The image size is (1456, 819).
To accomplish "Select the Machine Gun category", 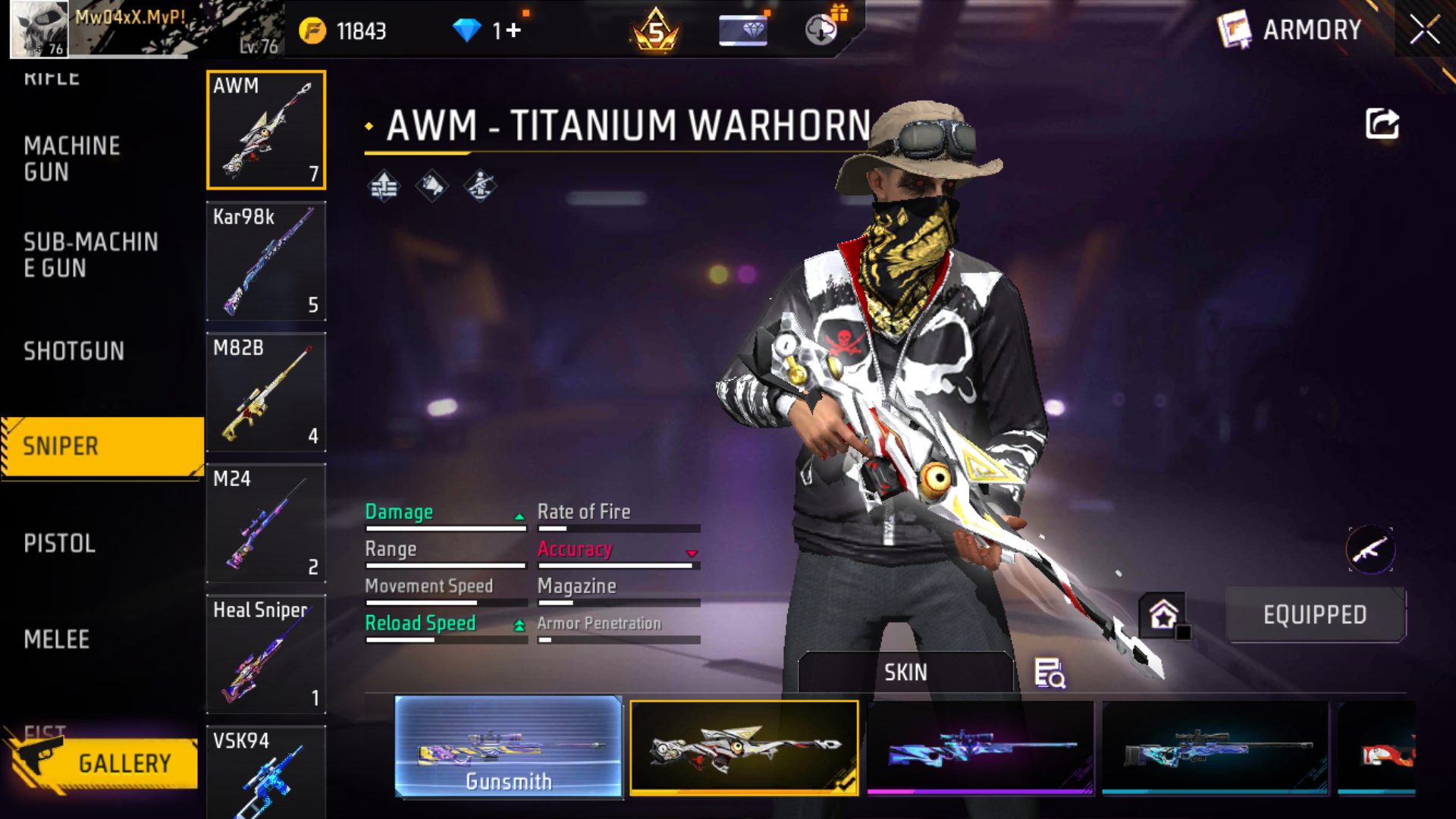I will [72, 158].
